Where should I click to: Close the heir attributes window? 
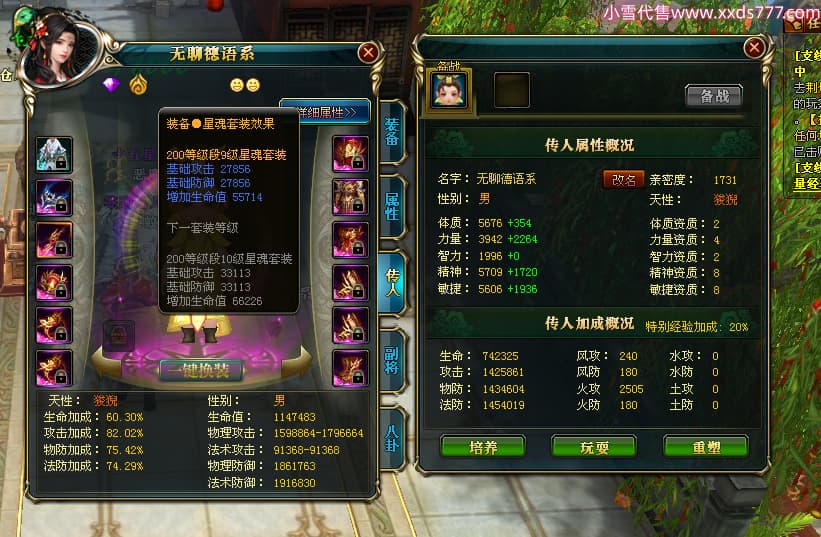tap(754, 47)
